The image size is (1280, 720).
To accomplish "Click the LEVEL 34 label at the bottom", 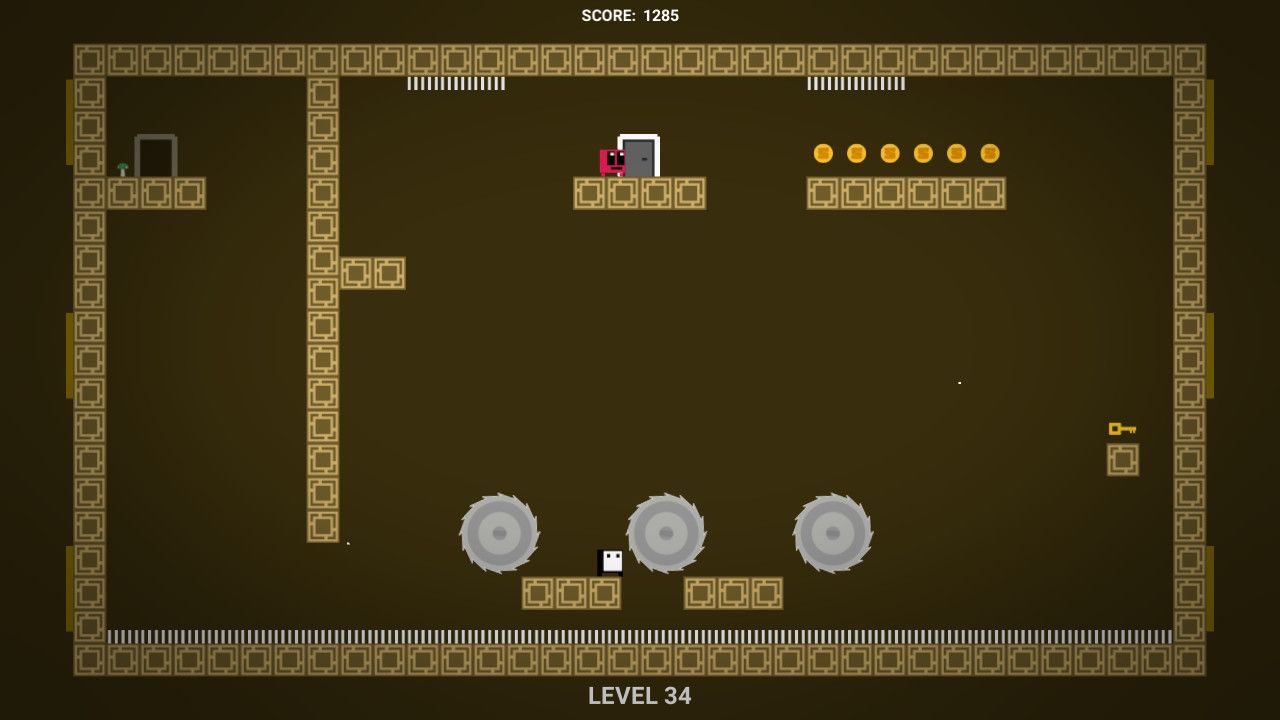I will (x=639, y=696).
